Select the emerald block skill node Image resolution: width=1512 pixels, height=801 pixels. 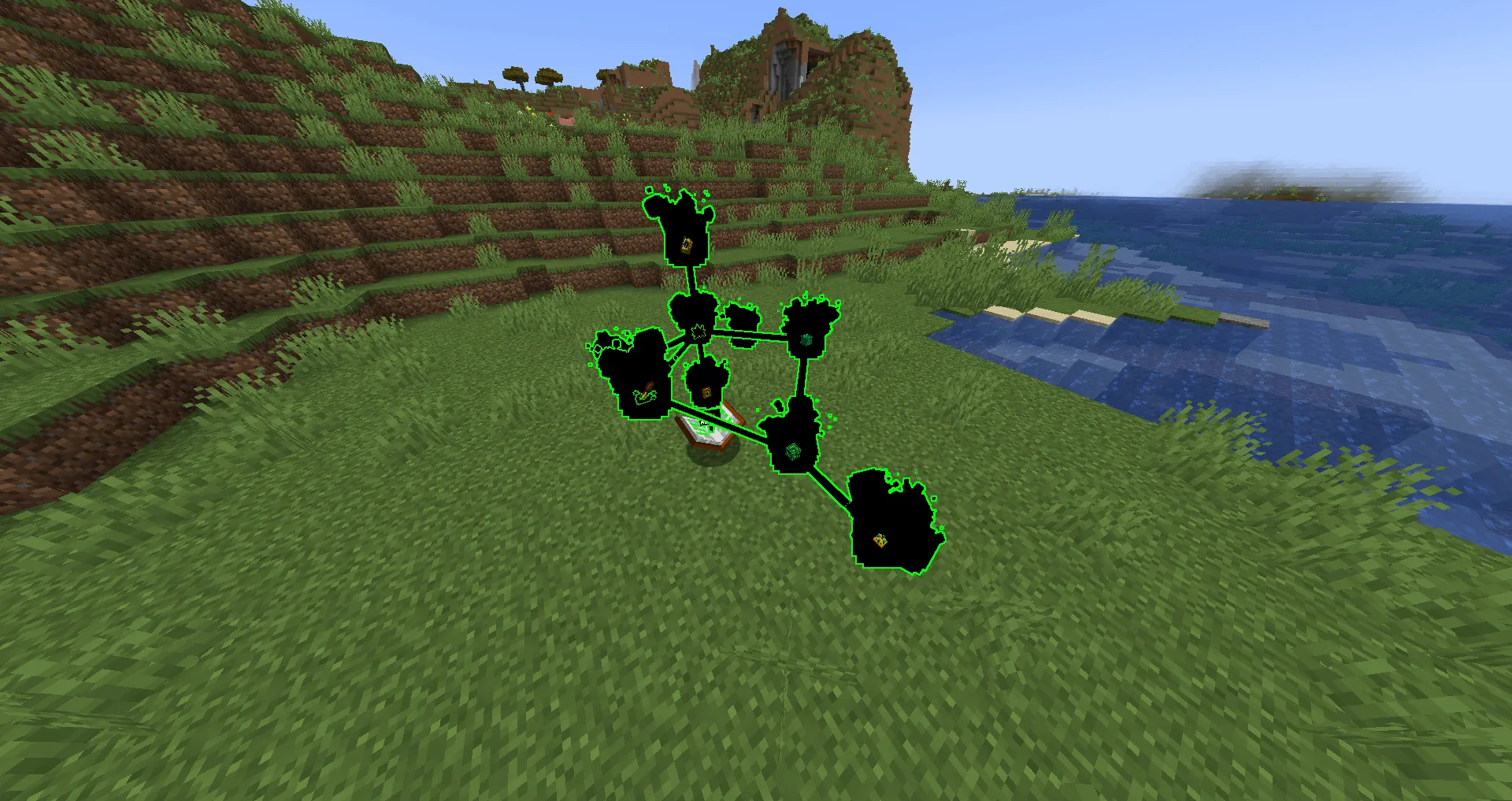click(793, 451)
